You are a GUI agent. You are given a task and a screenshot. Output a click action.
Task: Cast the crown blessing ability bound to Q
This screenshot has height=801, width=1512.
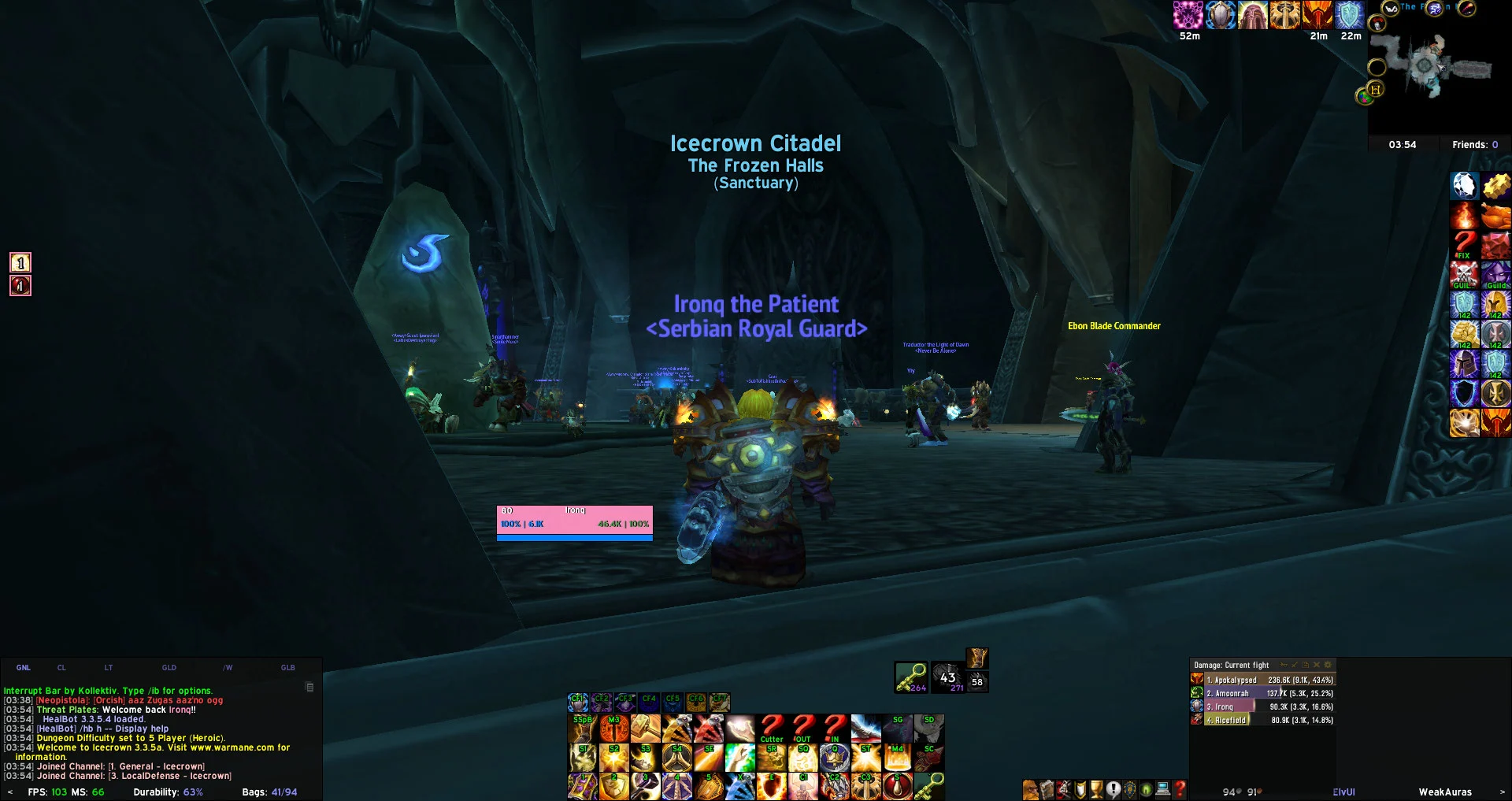click(x=835, y=759)
